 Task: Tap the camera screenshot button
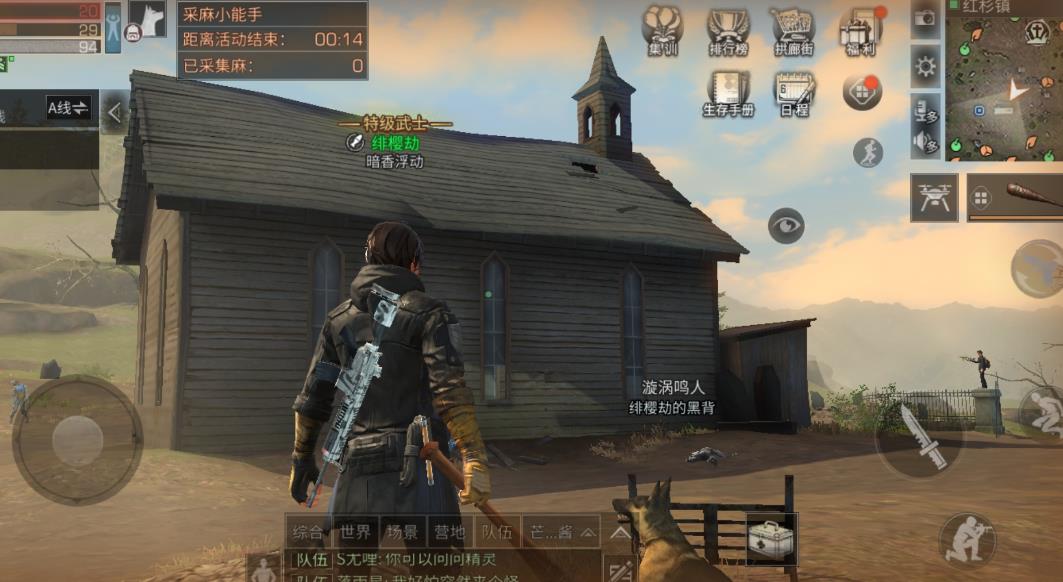pos(925,19)
